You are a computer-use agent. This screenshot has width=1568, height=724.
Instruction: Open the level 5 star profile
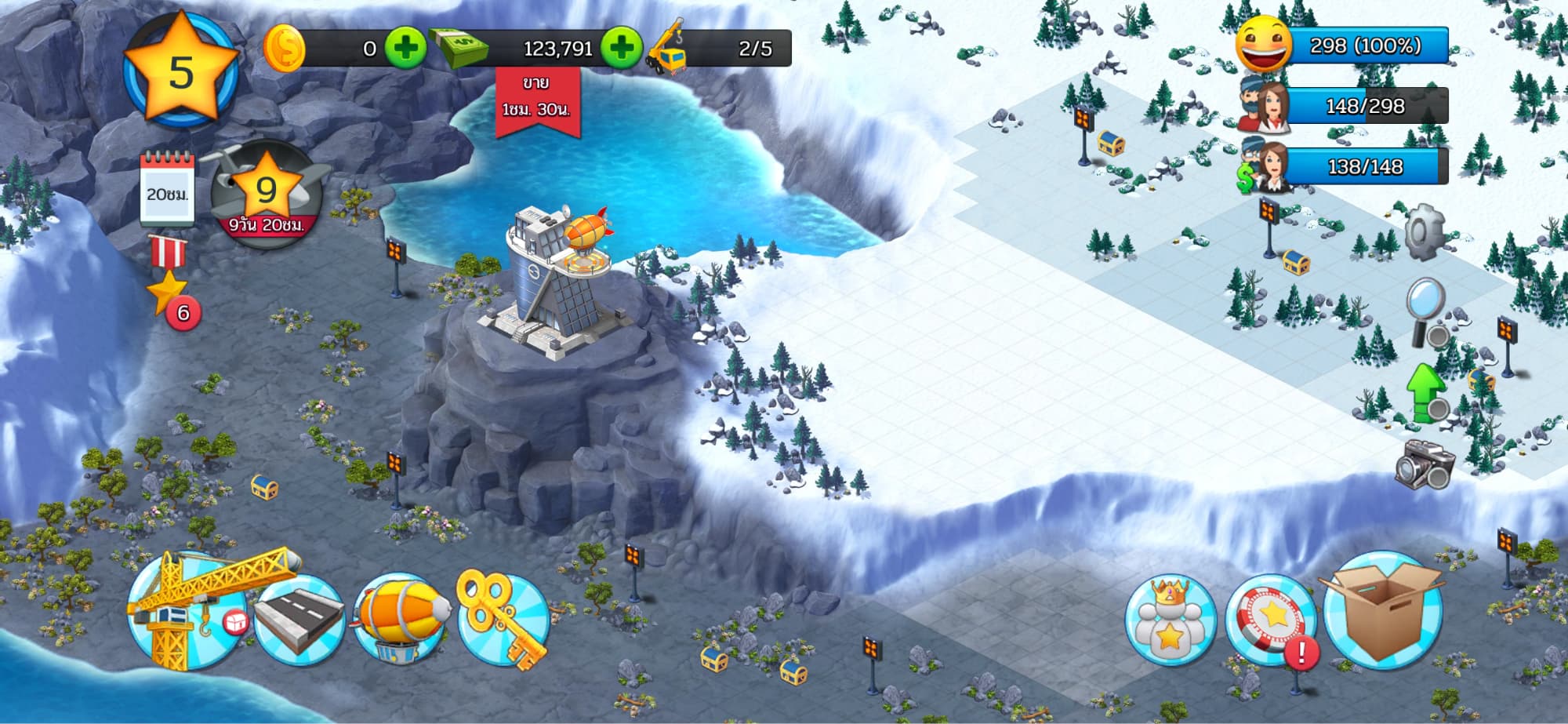coord(181,71)
